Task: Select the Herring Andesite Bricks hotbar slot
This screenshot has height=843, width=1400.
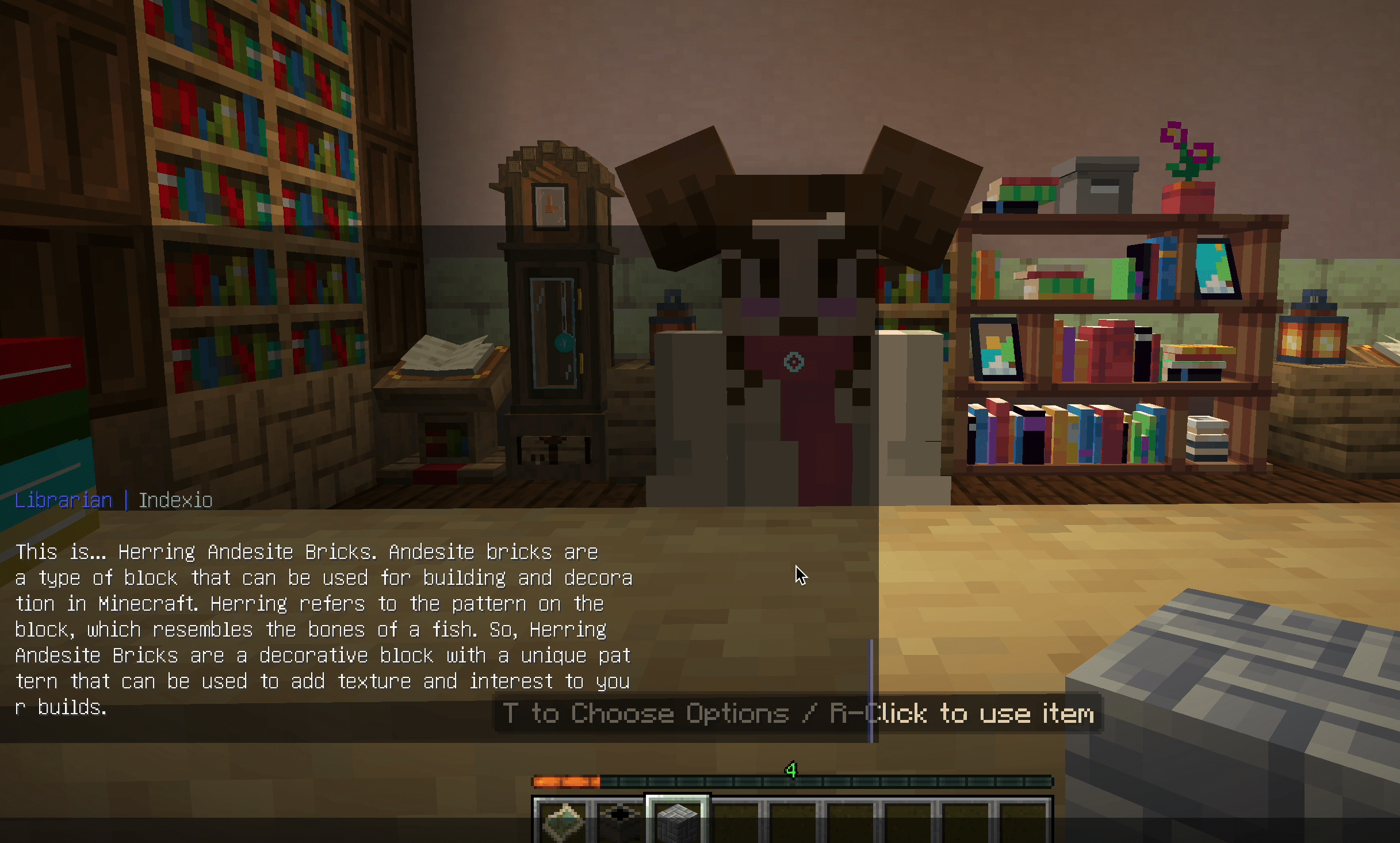Action: point(678,820)
